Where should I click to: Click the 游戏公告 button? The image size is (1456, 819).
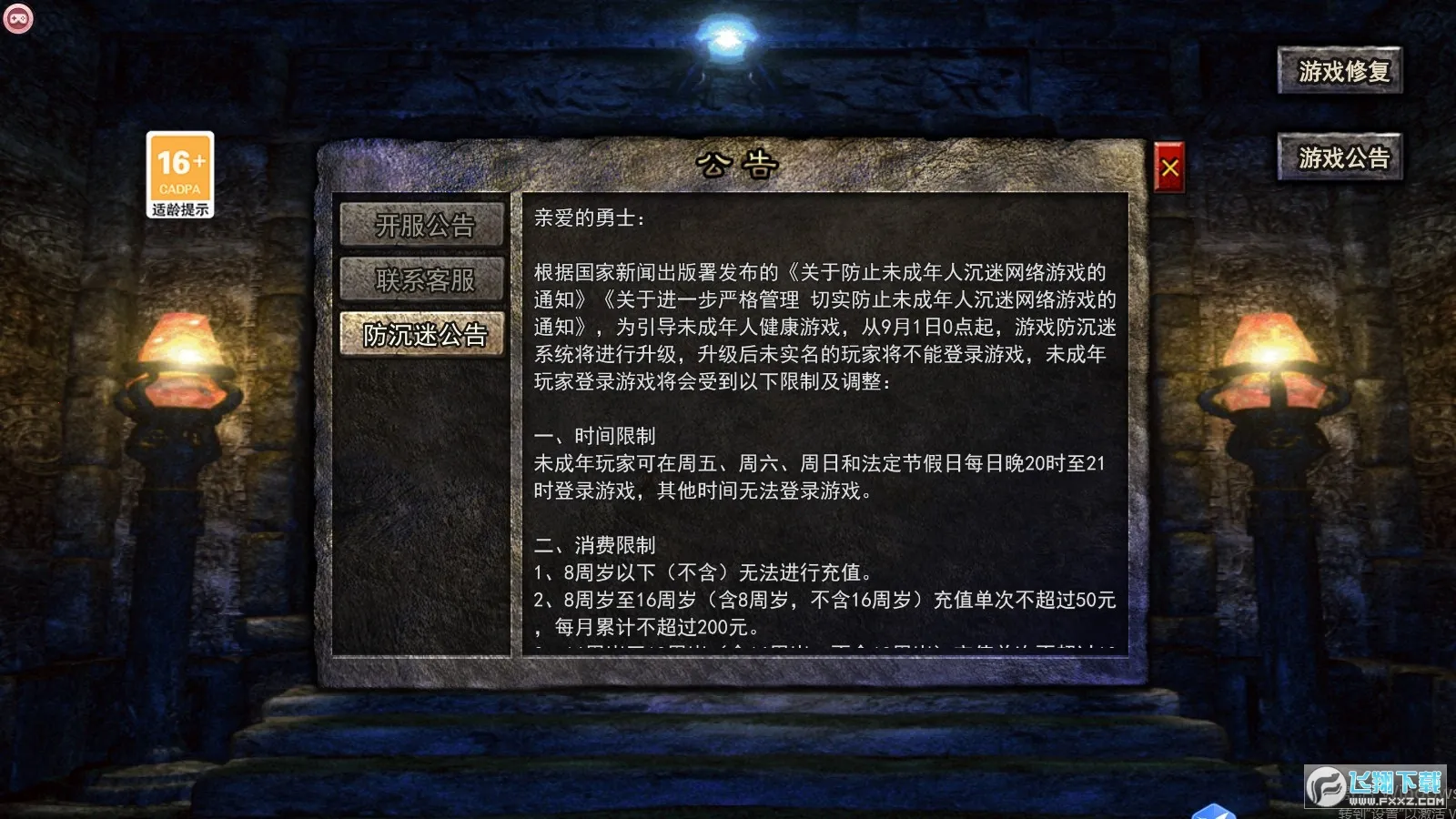(1340, 157)
